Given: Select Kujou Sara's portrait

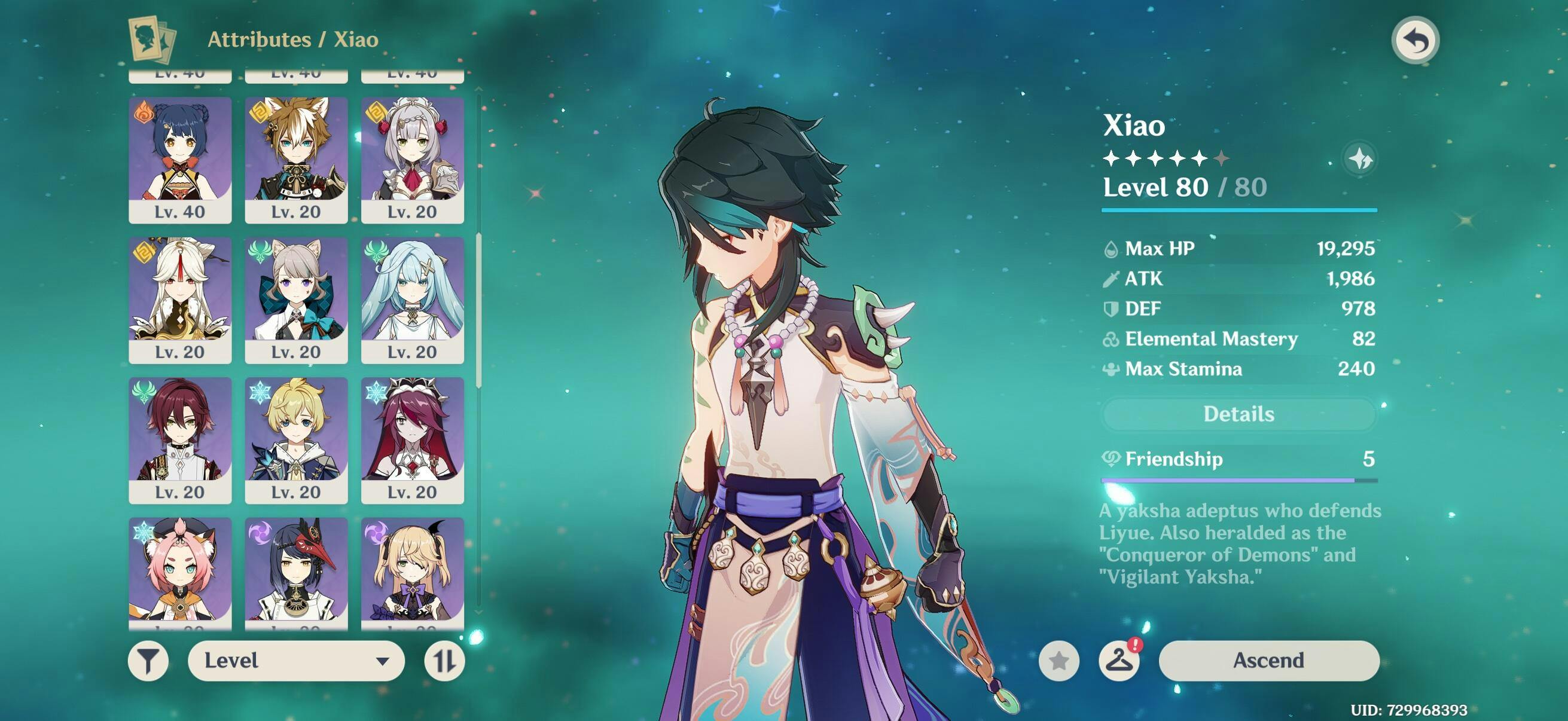Looking at the screenshot, I should pos(297,572).
